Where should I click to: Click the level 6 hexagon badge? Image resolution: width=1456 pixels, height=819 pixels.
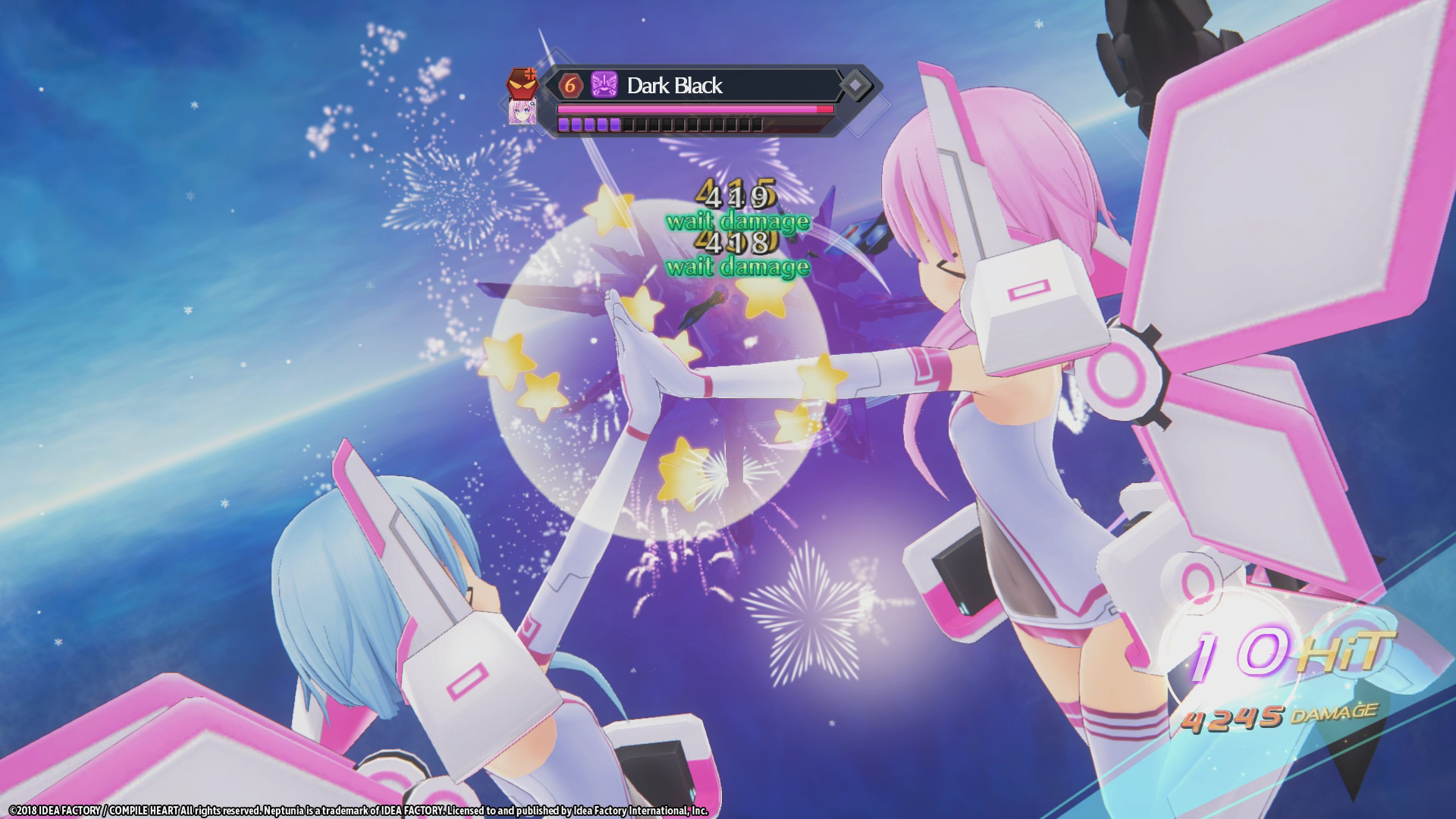click(570, 84)
